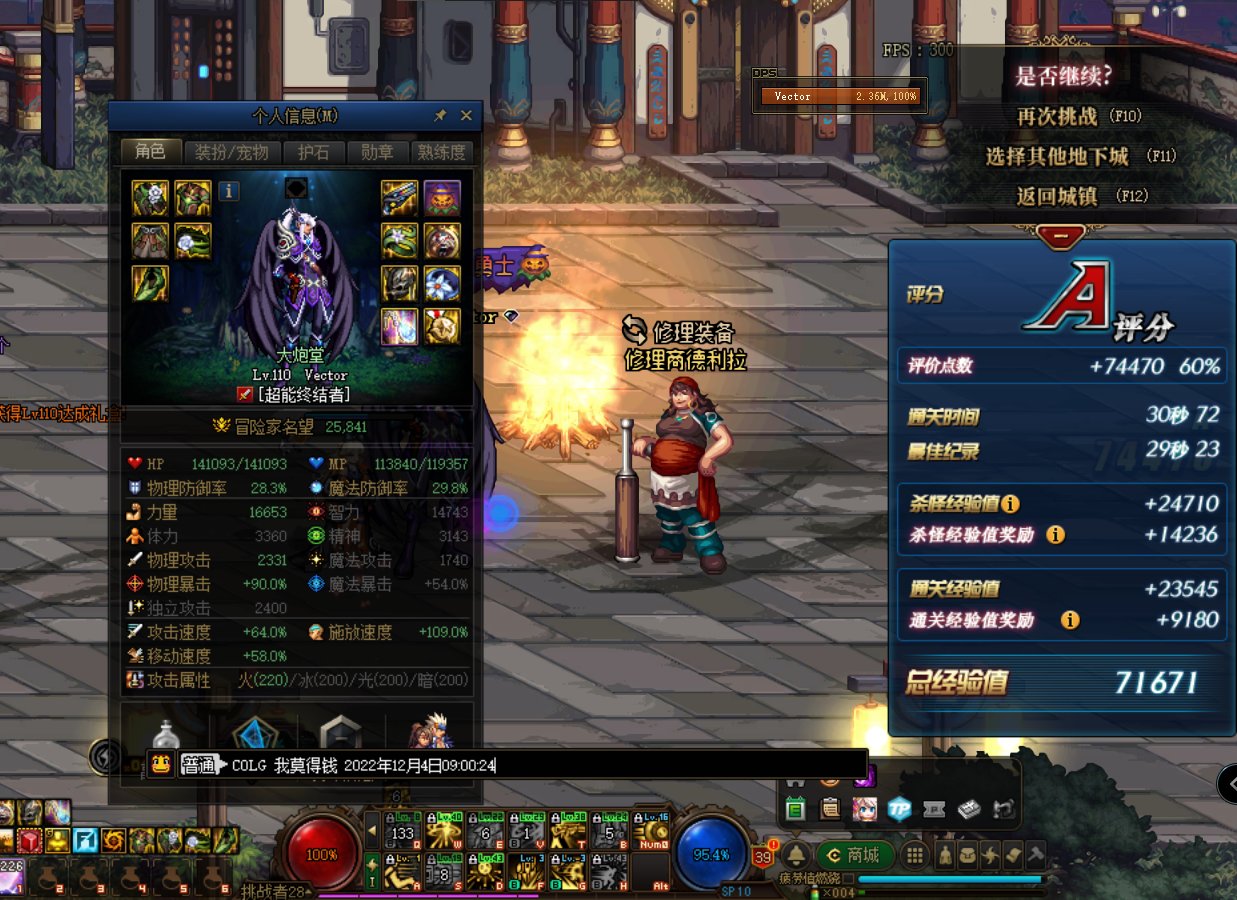Open the 商城 shop
The height and width of the screenshot is (900, 1237).
[854, 855]
